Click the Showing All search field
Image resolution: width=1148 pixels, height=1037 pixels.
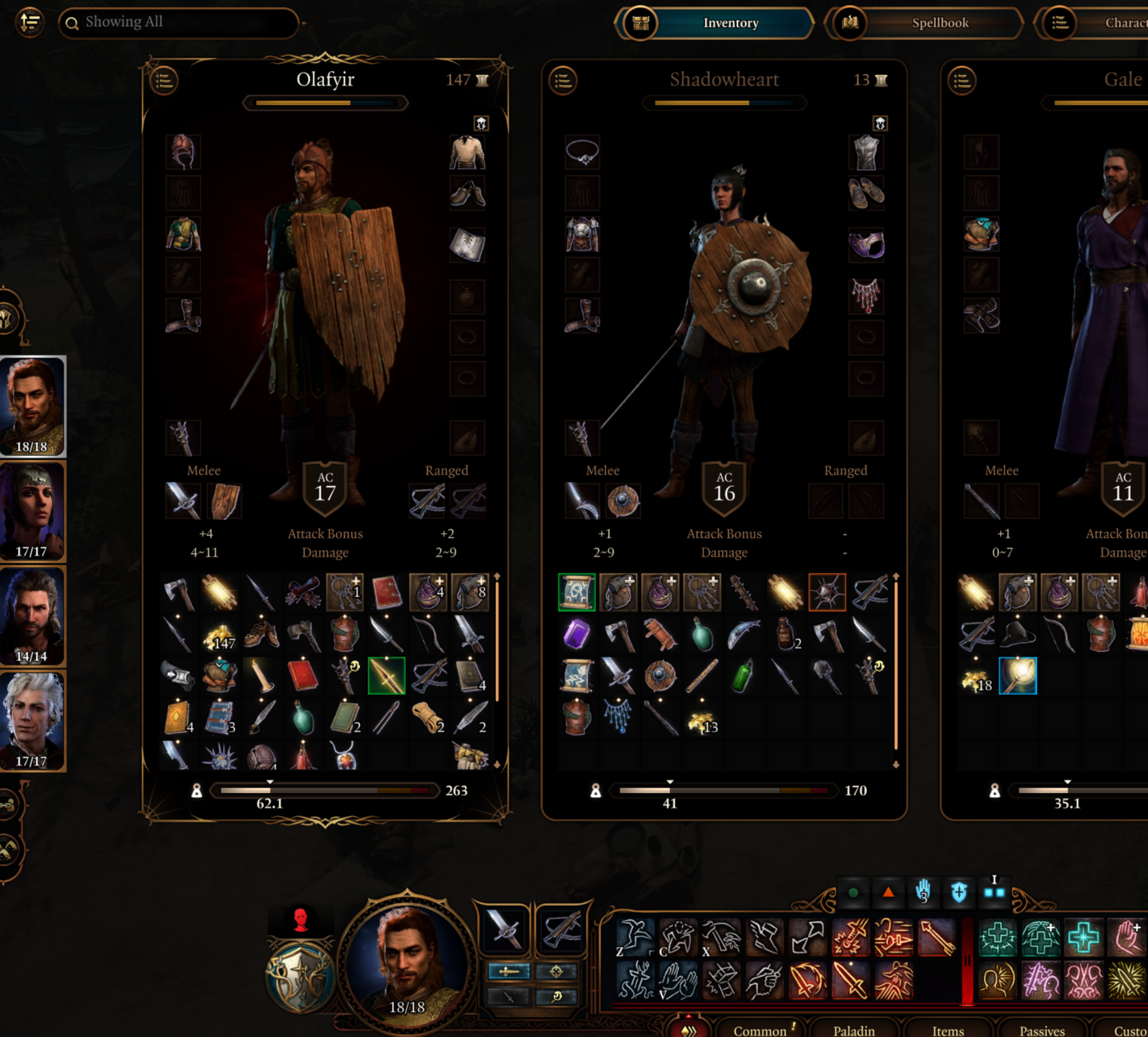(179, 23)
